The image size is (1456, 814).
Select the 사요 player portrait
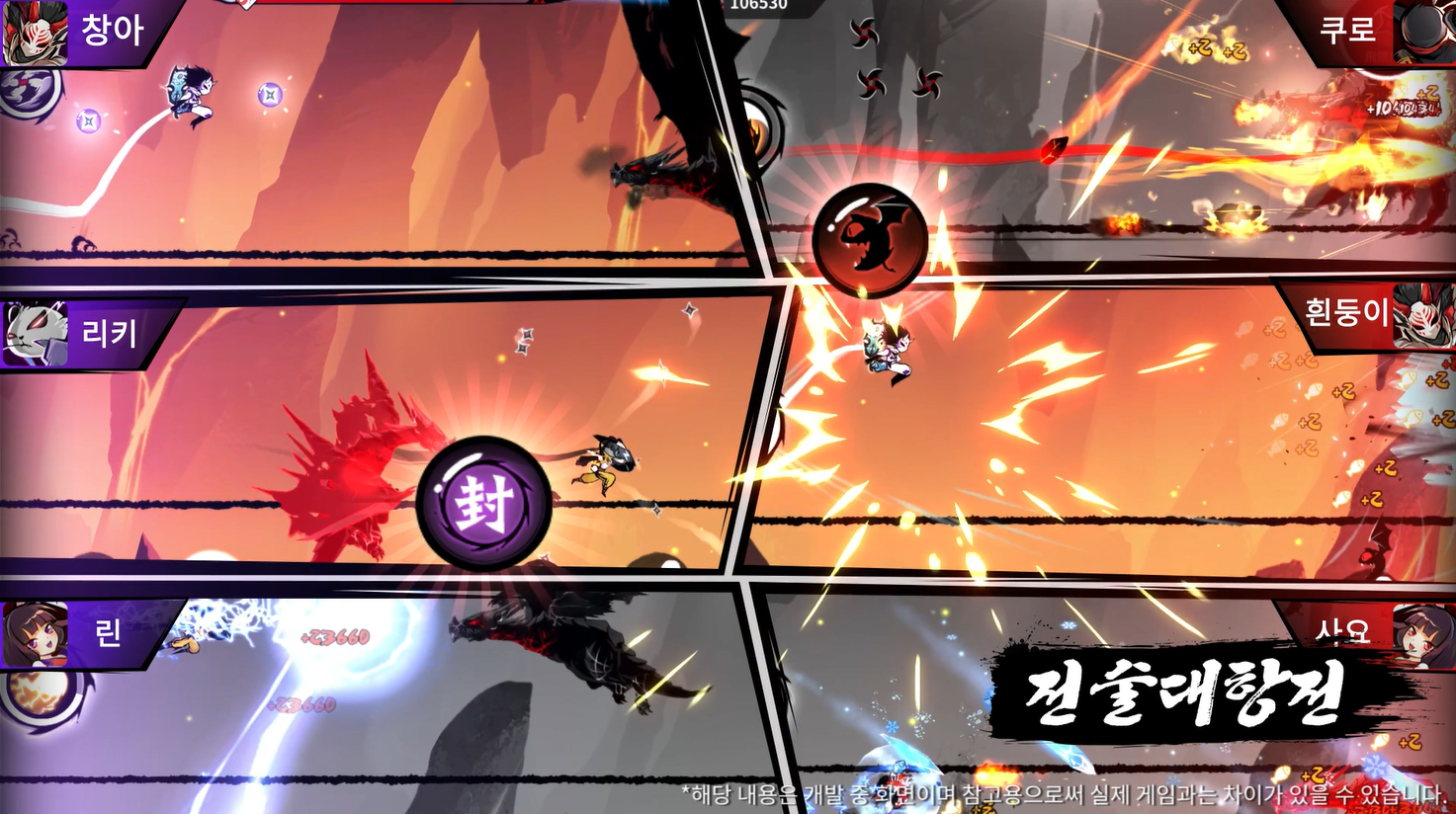point(1423,632)
